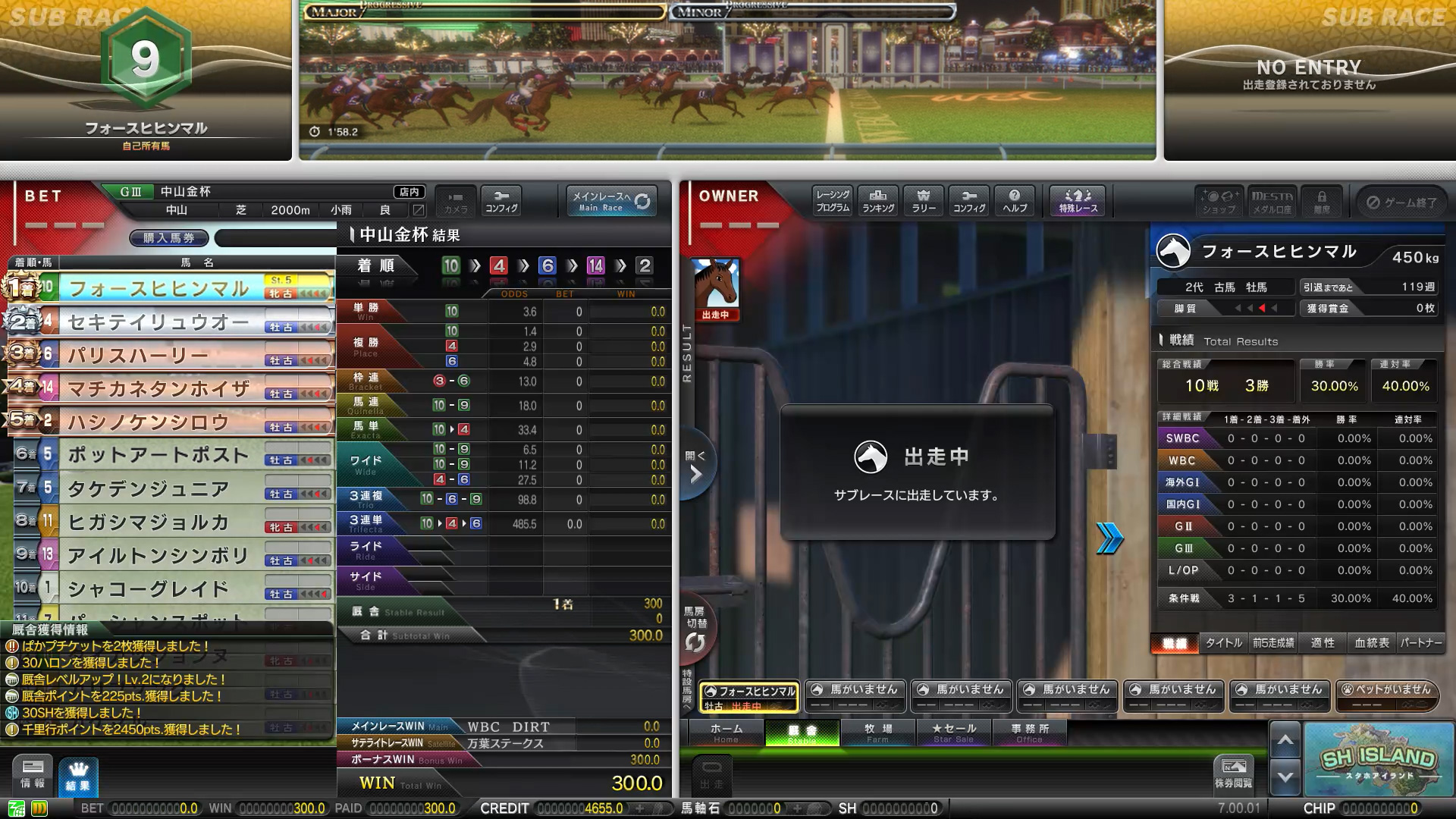End the game with ゲーム終了
The image size is (1456, 819).
coord(1401,202)
